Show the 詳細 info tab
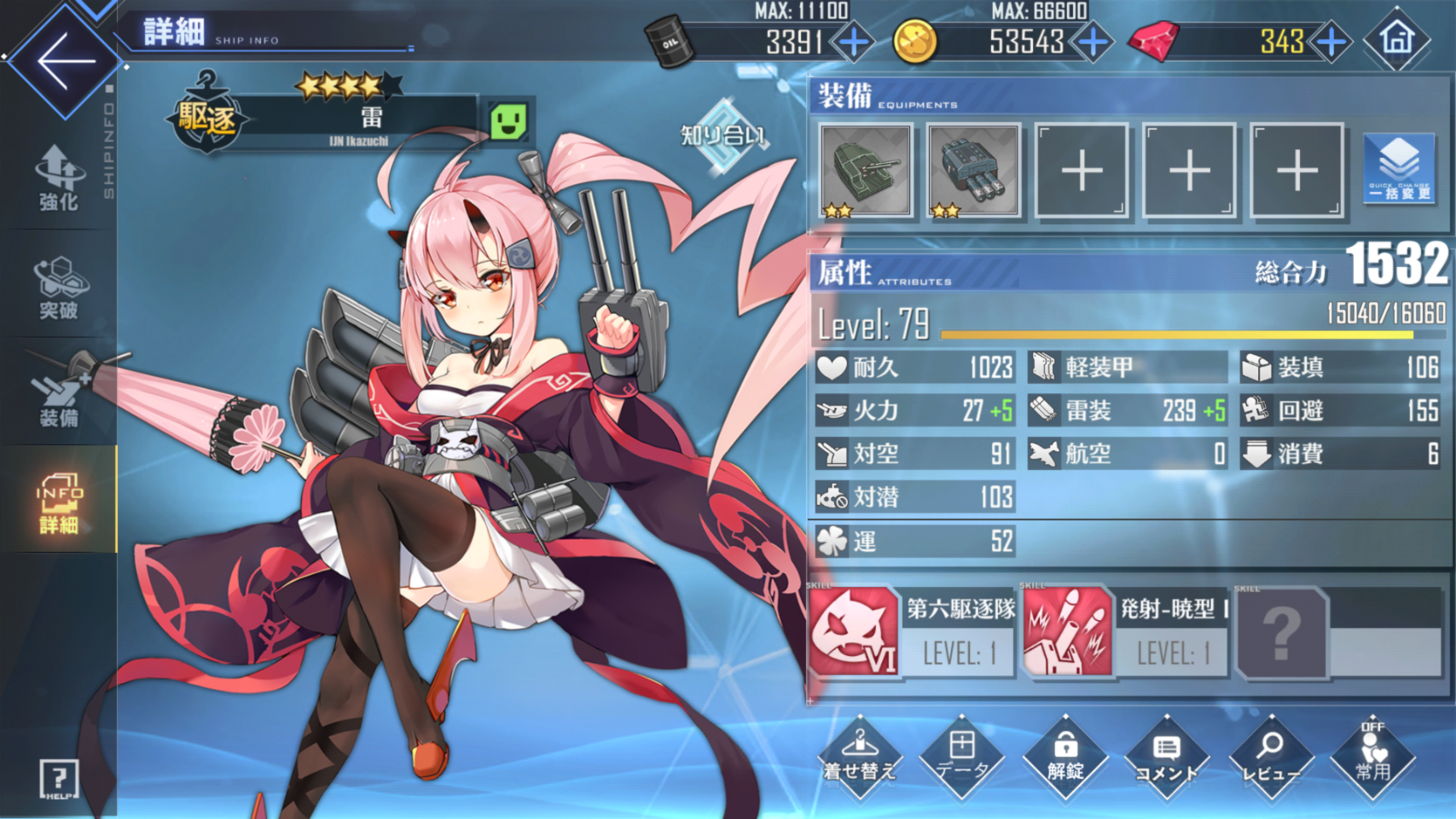The height and width of the screenshot is (819, 1456). [58, 503]
